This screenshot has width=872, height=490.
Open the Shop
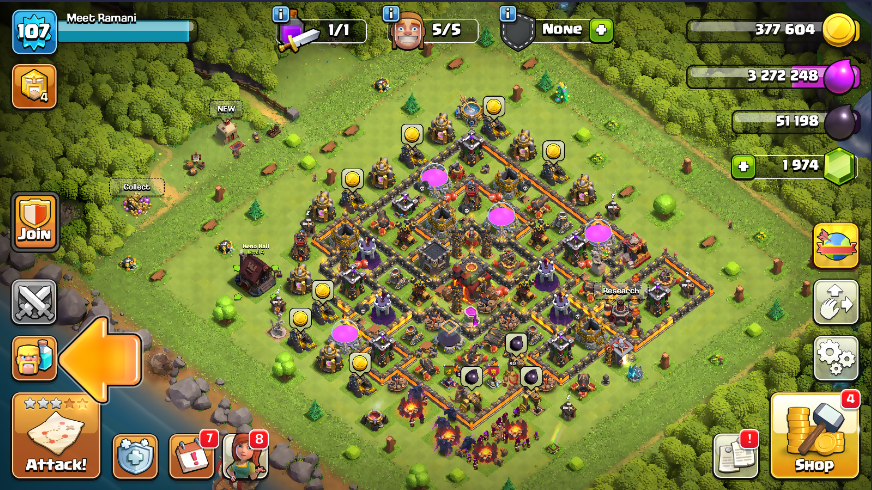coord(815,436)
